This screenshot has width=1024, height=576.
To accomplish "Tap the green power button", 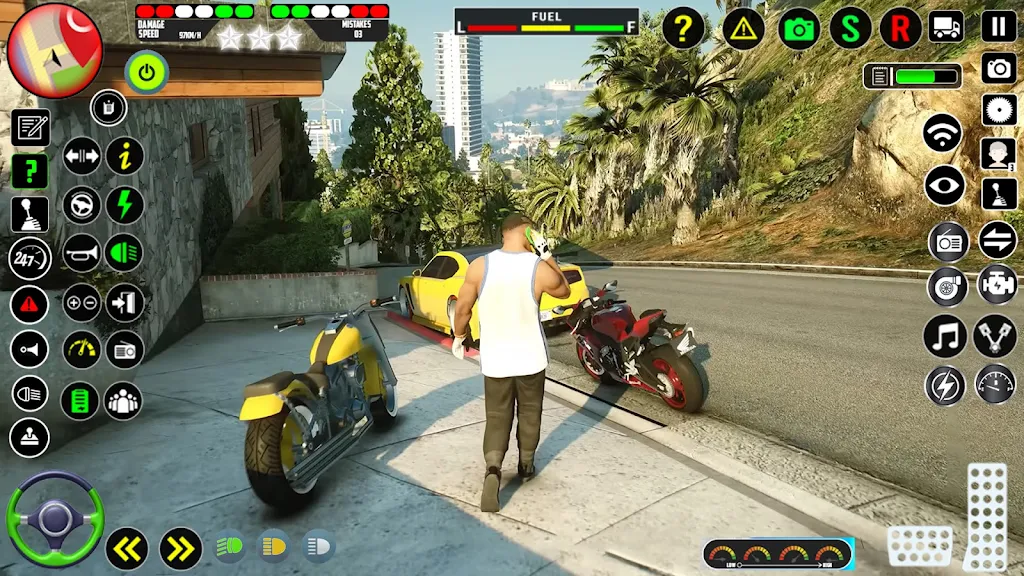I will [x=147, y=72].
